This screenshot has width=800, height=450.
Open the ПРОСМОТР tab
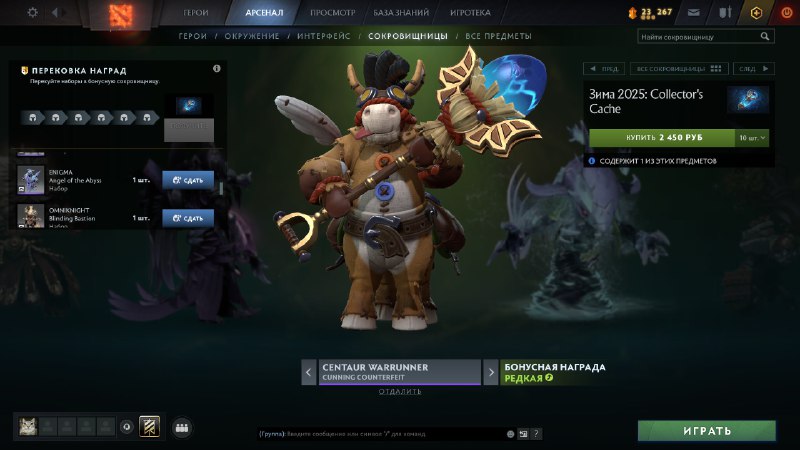332,13
